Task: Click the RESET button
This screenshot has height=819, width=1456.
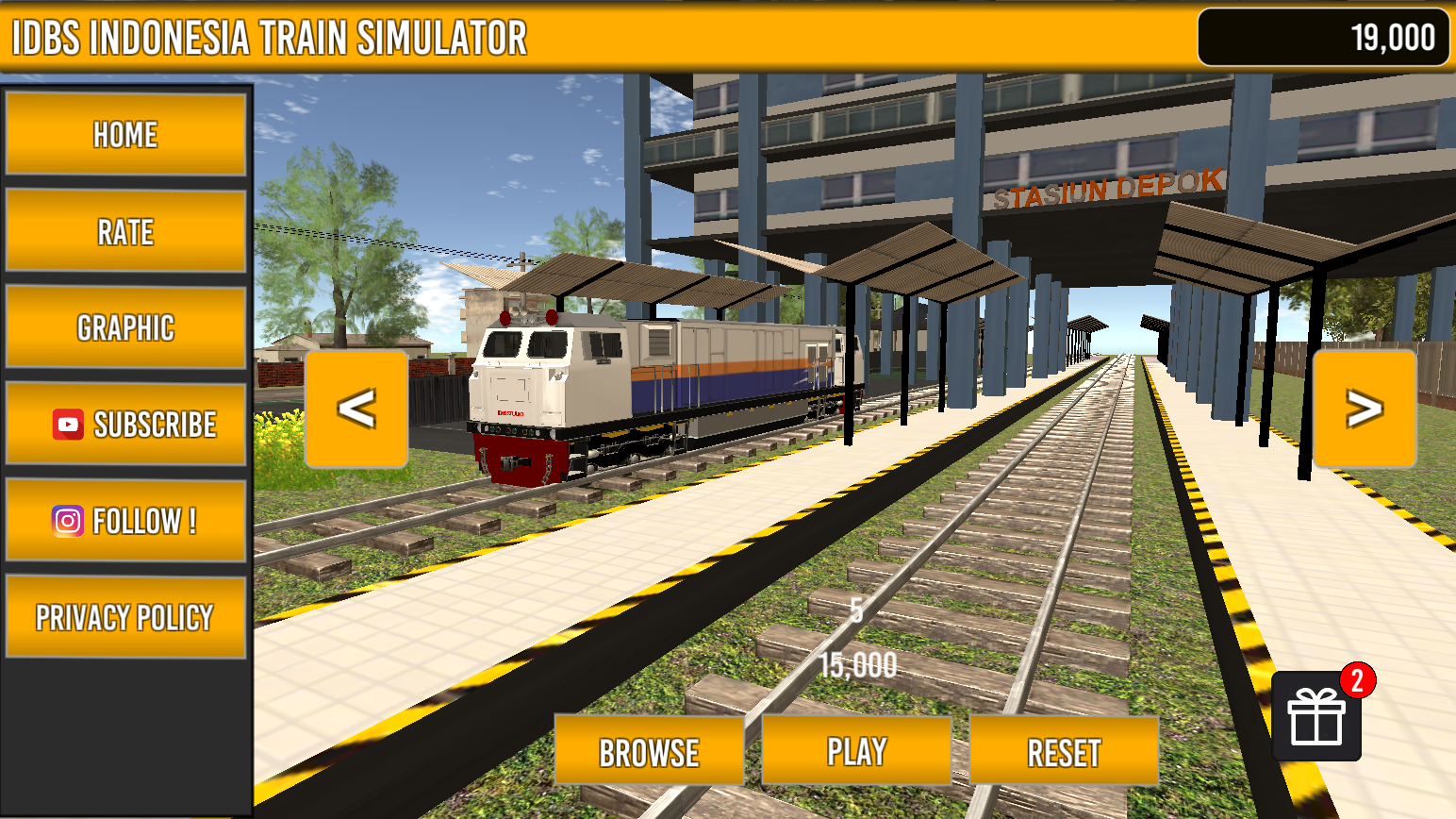Action: click(x=1064, y=752)
